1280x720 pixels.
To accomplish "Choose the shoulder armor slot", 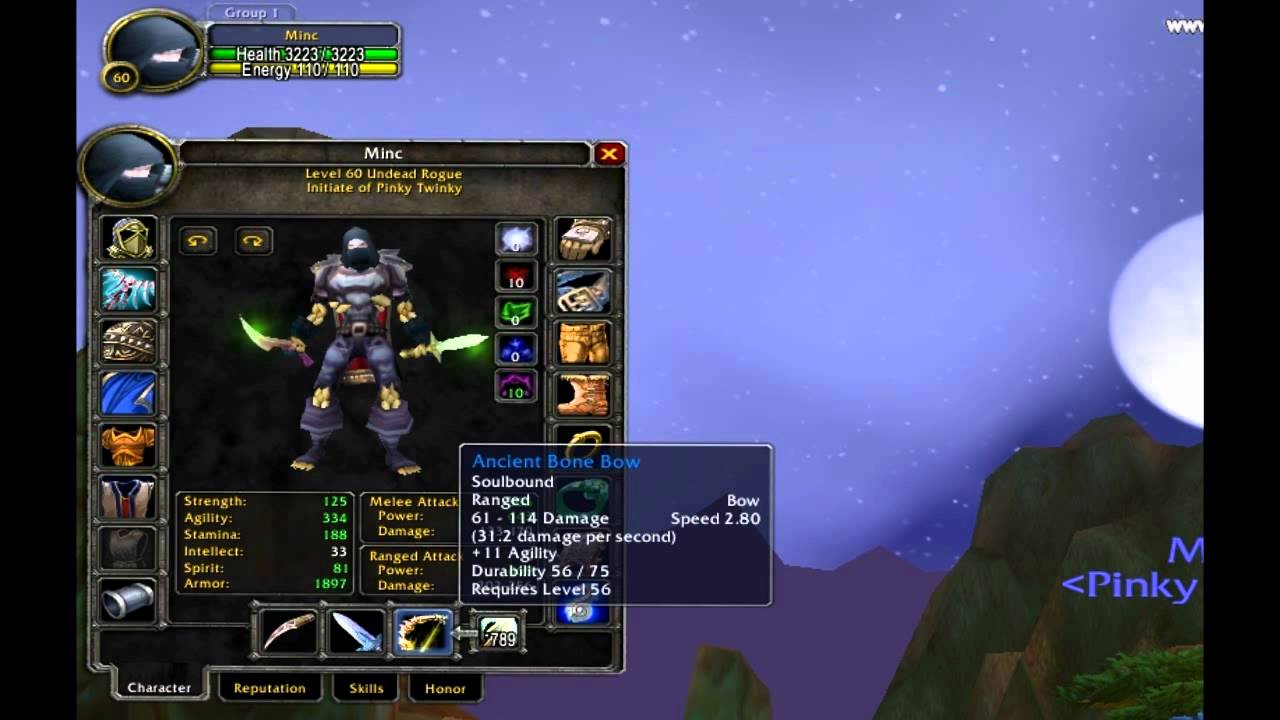I will click(129, 342).
